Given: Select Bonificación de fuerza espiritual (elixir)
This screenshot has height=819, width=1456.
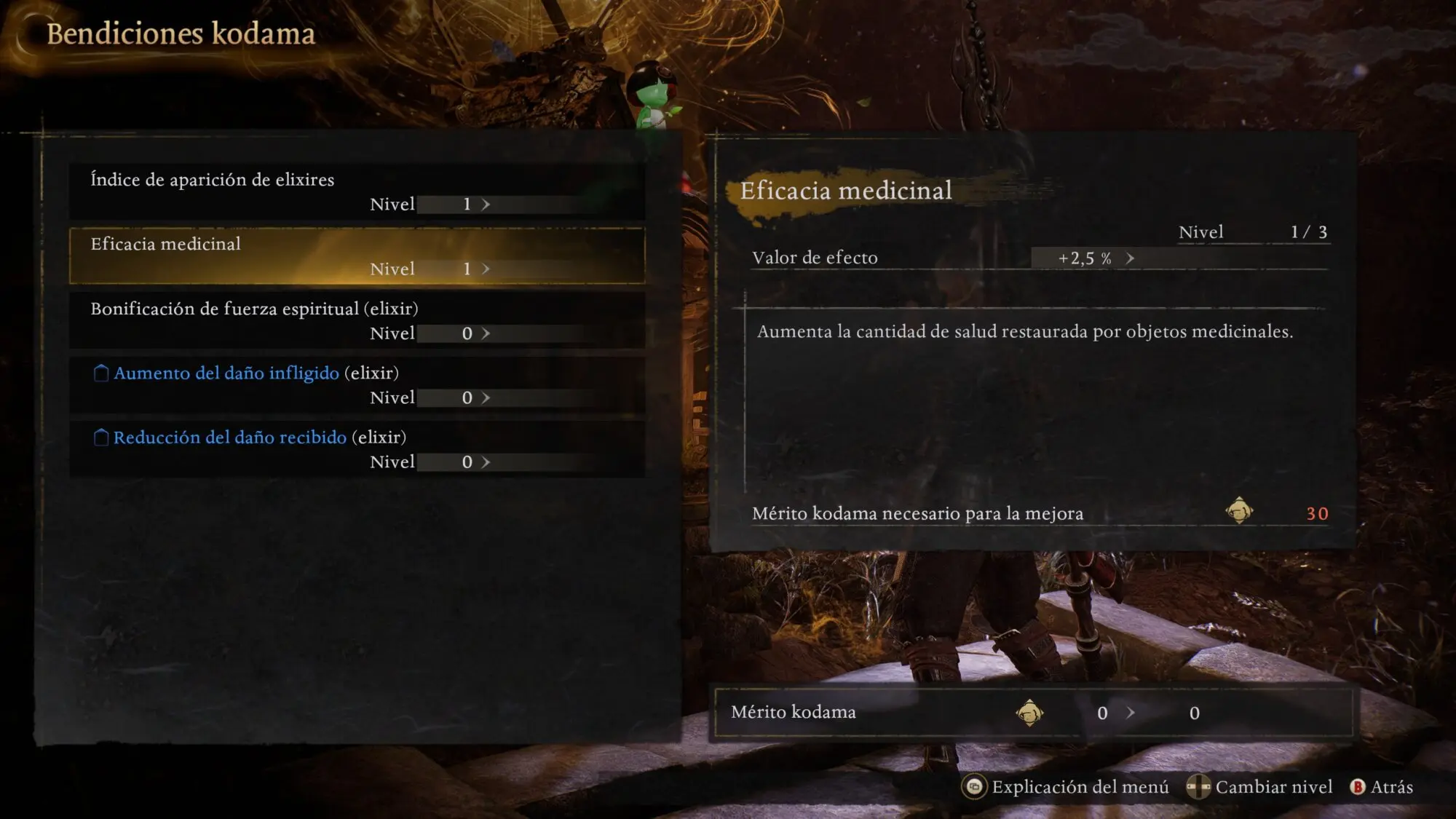Looking at the screenshot, I should 357,320.
